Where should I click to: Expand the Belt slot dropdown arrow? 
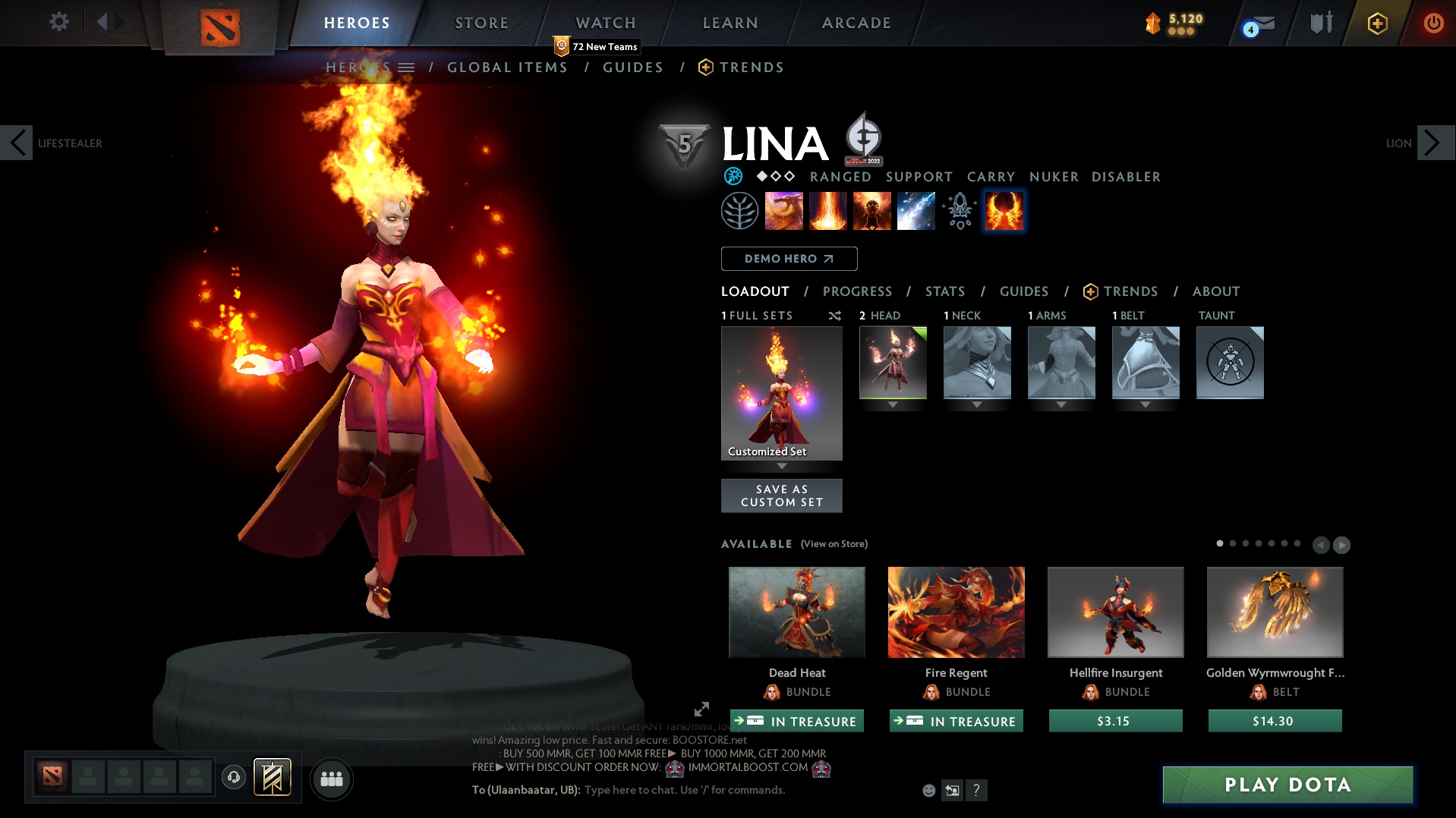tap(1146, 404)
